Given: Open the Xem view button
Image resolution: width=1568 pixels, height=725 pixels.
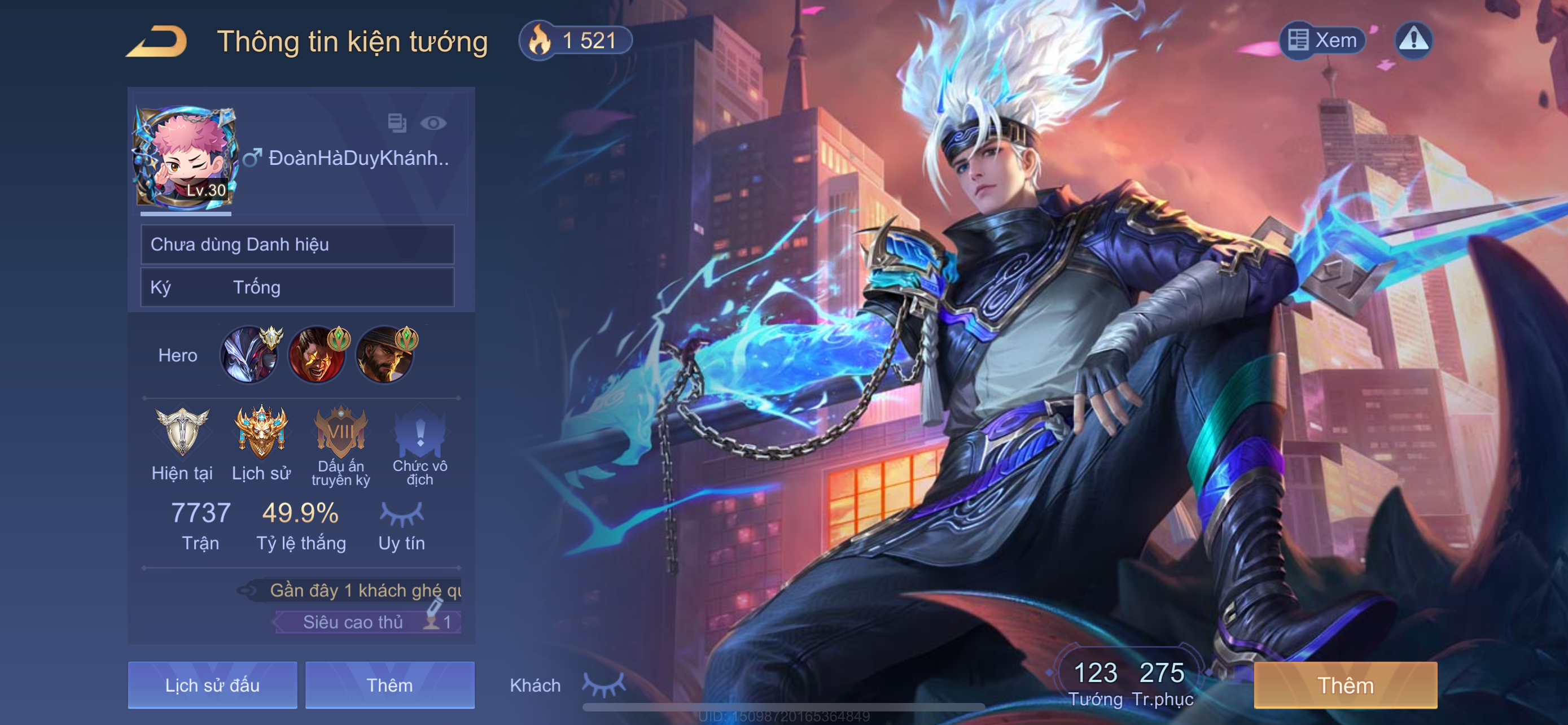Looking at the screenshot, I should pyautogui.click(x=1321, y=40).
